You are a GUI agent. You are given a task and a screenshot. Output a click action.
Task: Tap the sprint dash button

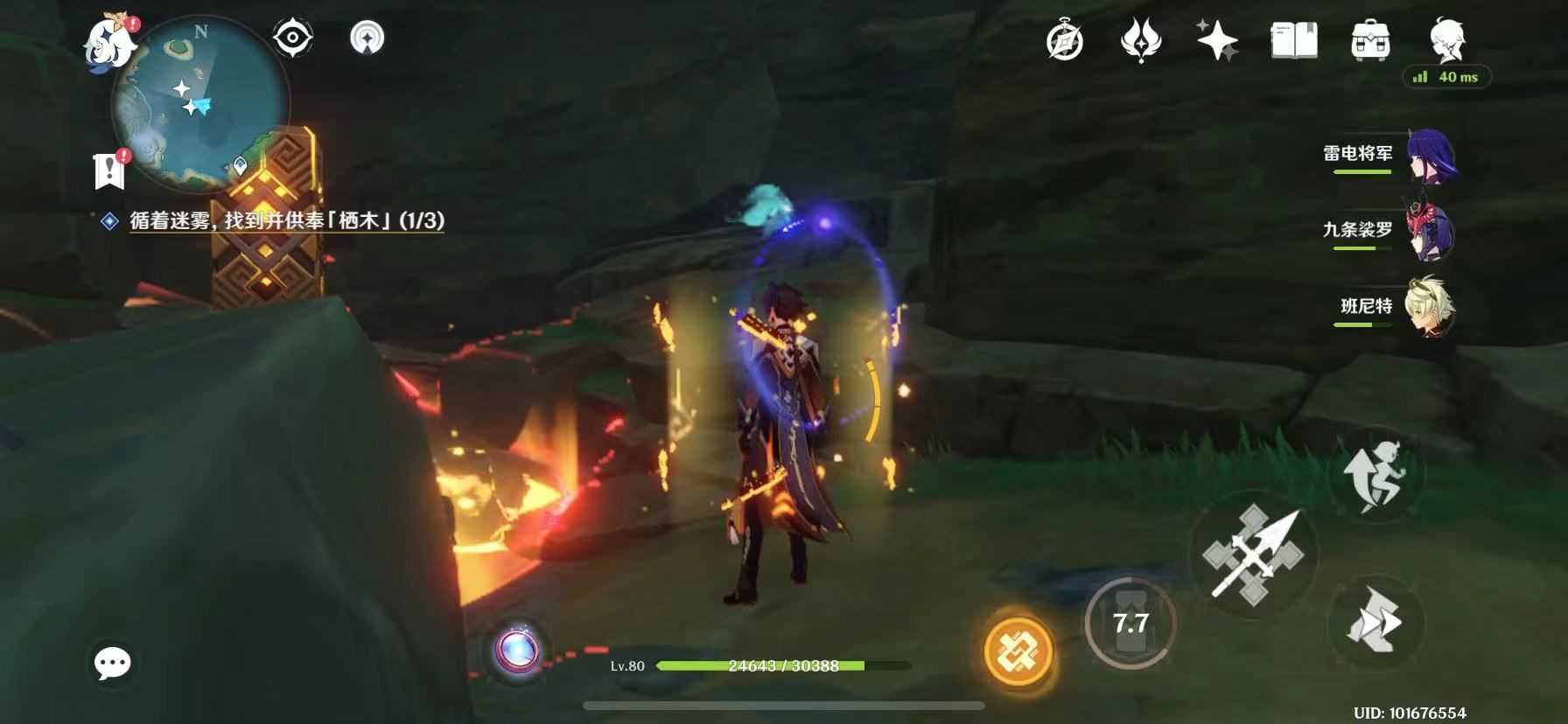[1375, 622]
